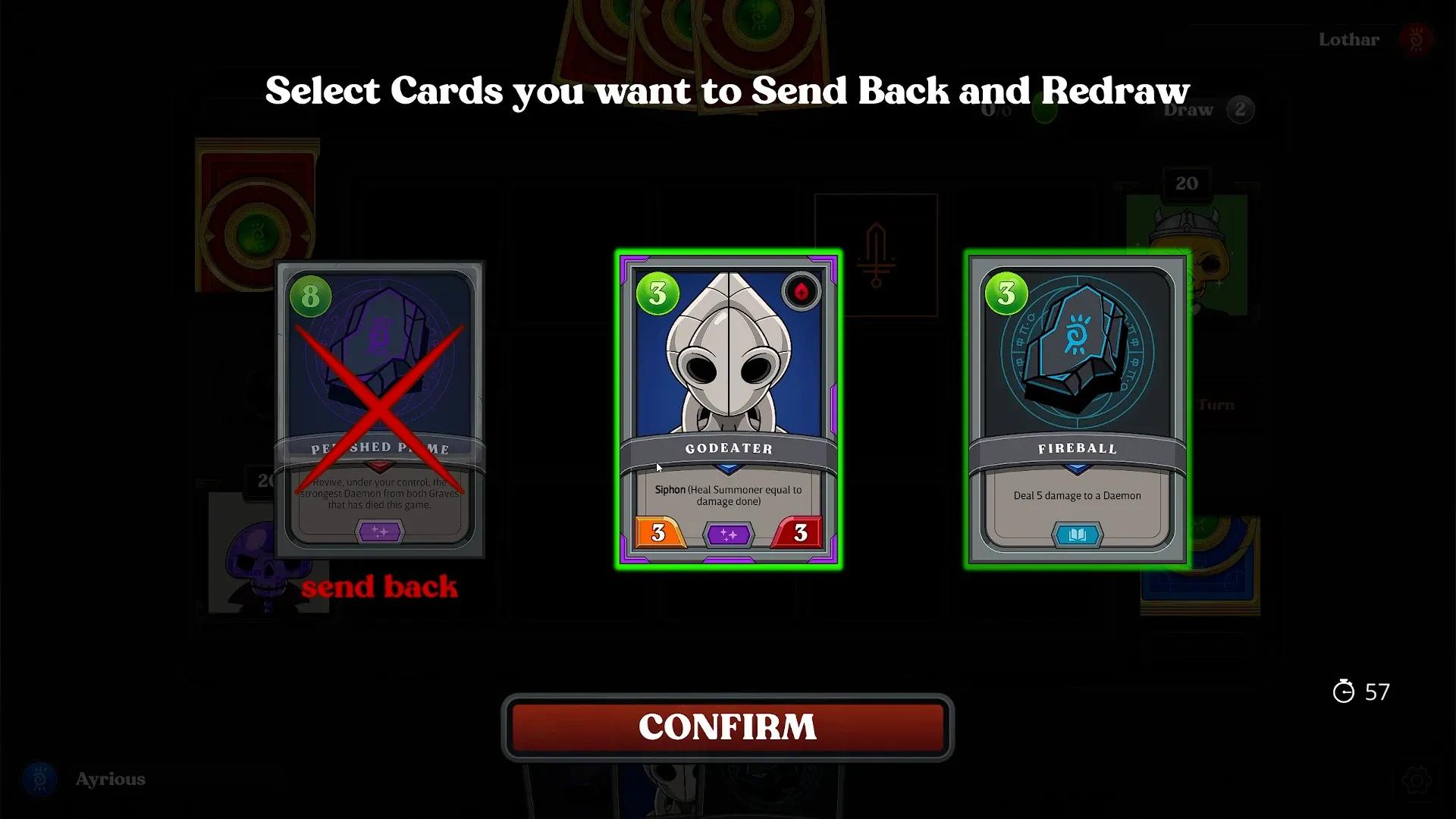Click Godeater's orange attack badge showing 3
The height and width of the screenshot is (819, 1456).
click(x=659, y=534)
